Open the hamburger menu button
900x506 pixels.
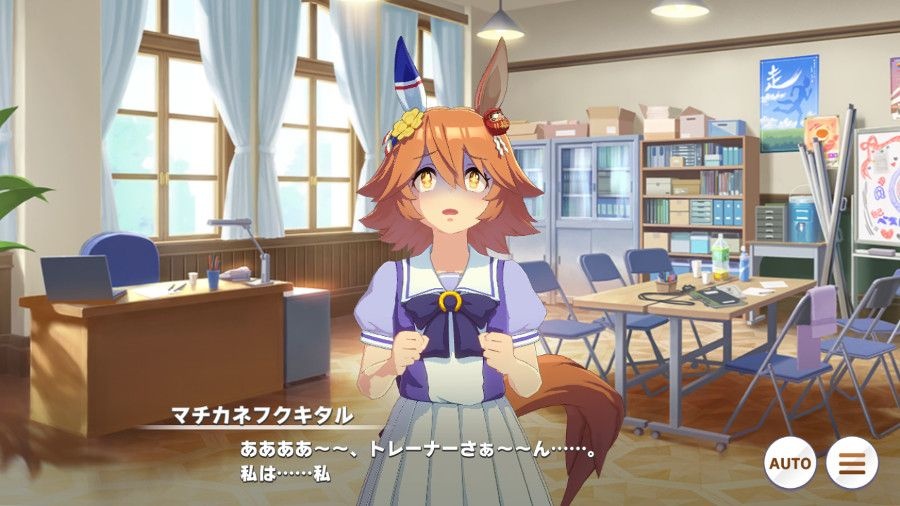tap(852, 463)
